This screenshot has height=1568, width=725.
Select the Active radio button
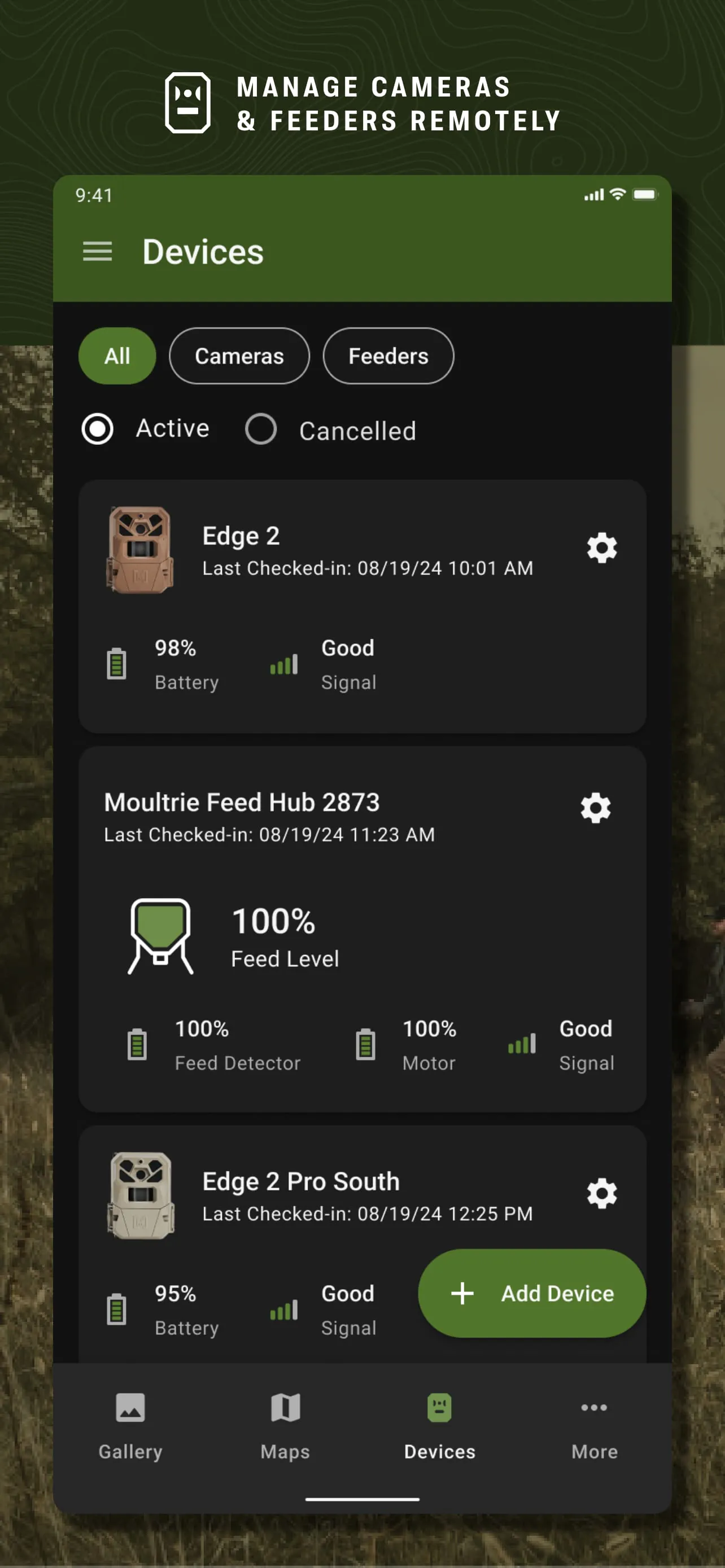point(97,428)
